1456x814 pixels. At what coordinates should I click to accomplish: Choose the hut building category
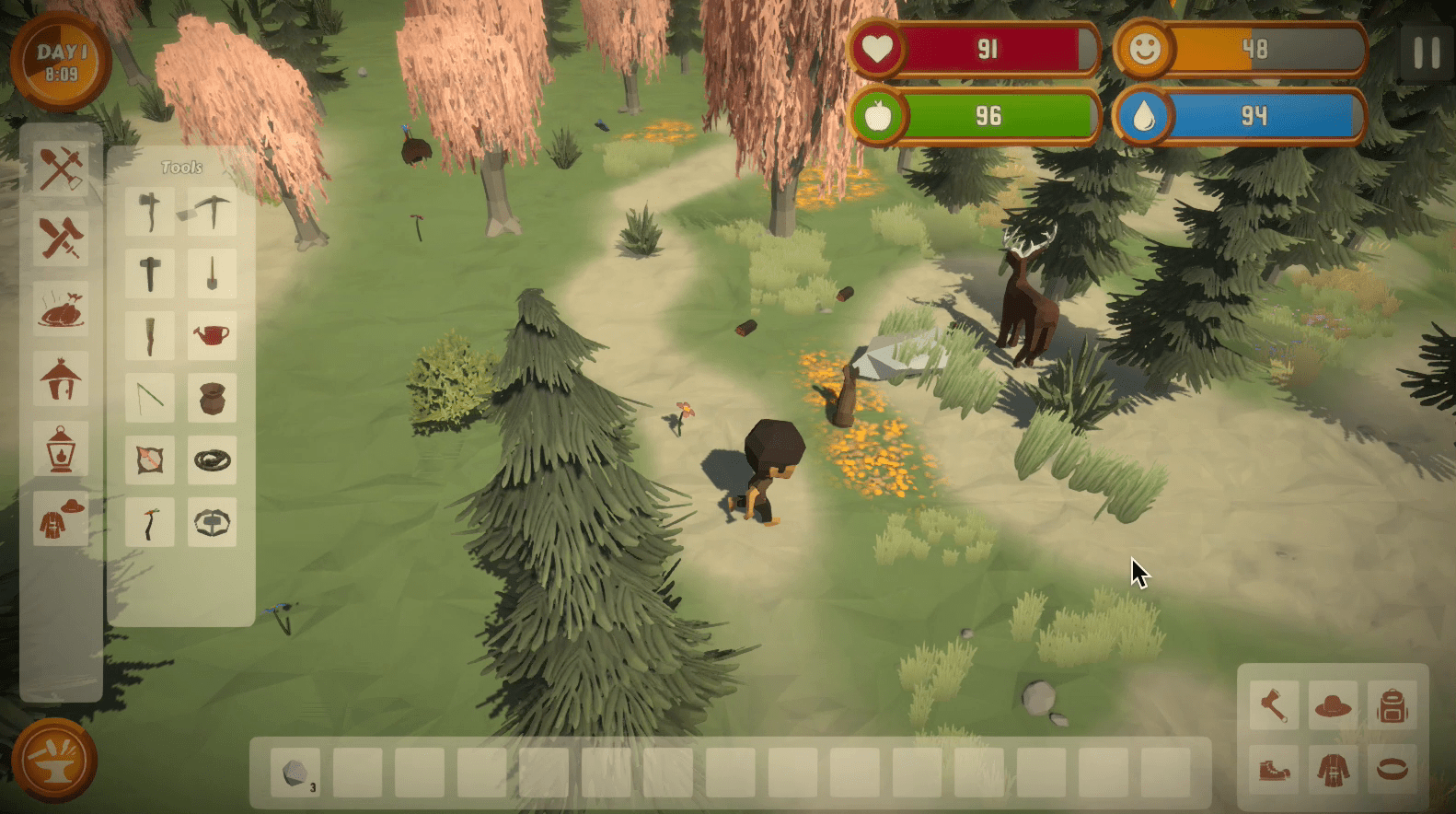pos(61,378)
